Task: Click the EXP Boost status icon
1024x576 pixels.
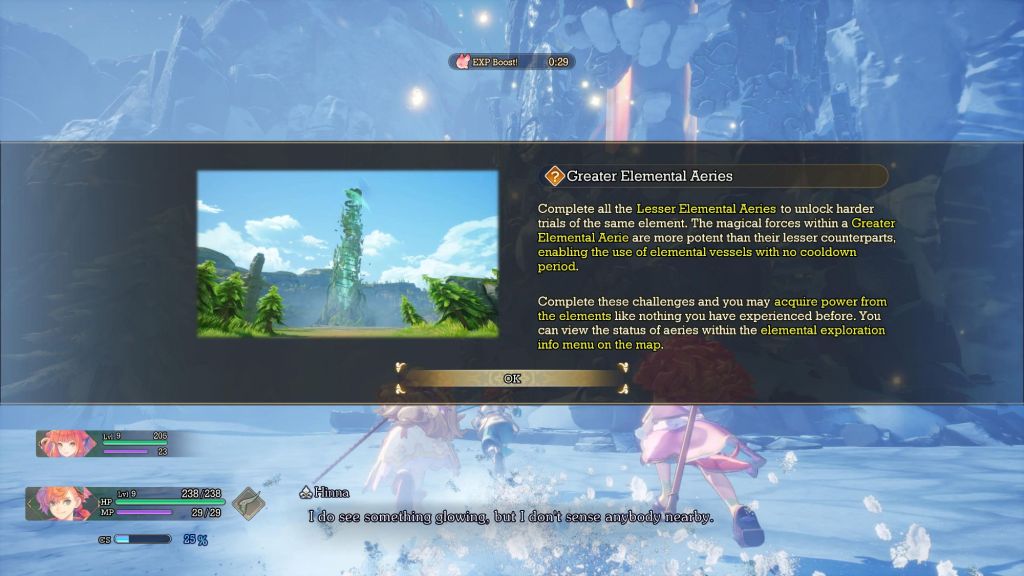Action: (x=463, y=61)
